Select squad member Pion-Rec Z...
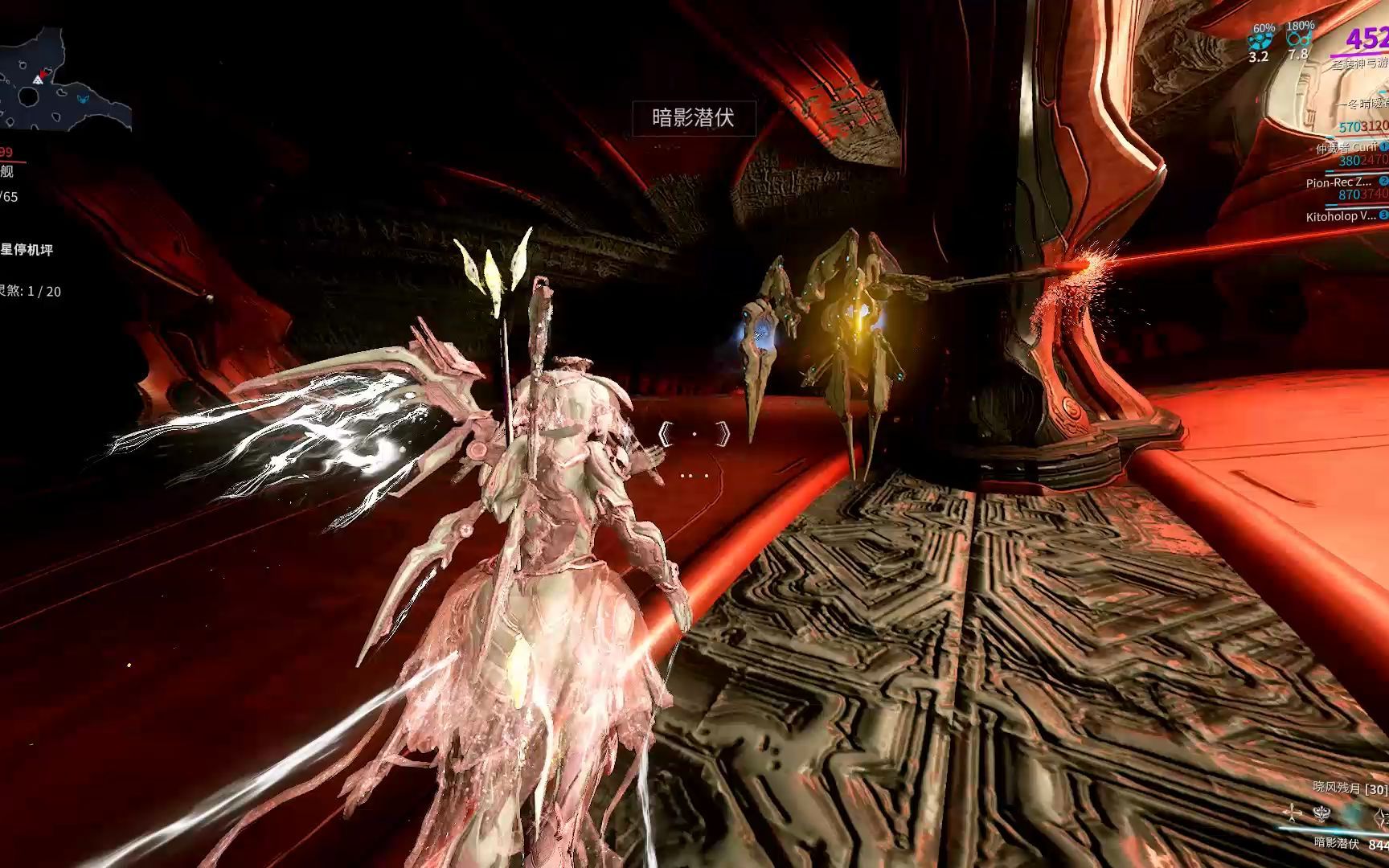This screenshot has width=1389, height=868. point(1338,182)
